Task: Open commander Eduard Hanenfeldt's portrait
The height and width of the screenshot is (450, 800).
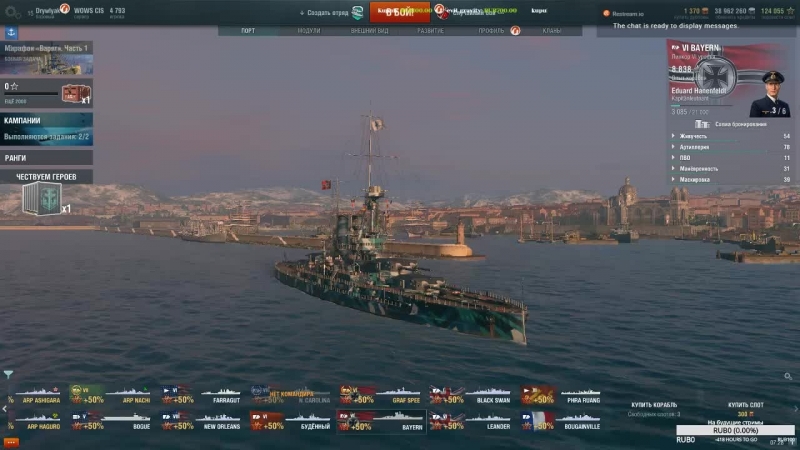Action: (x=769, y=93)
